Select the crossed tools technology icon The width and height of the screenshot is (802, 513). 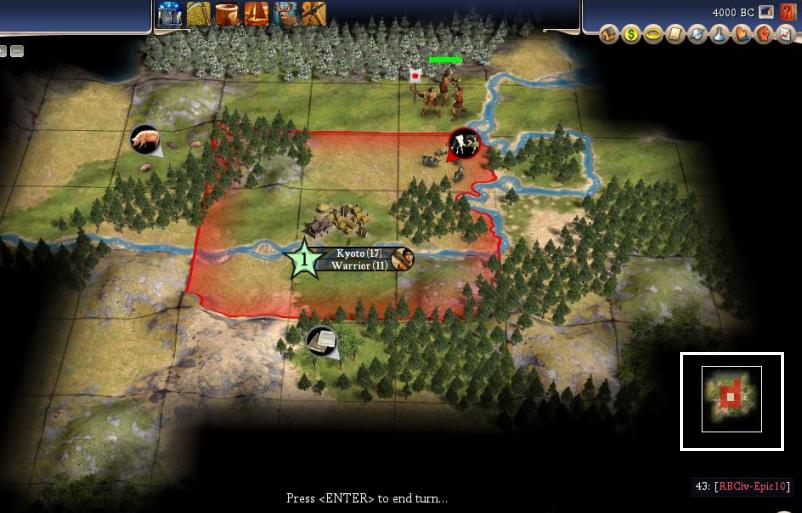coord(314,13)
